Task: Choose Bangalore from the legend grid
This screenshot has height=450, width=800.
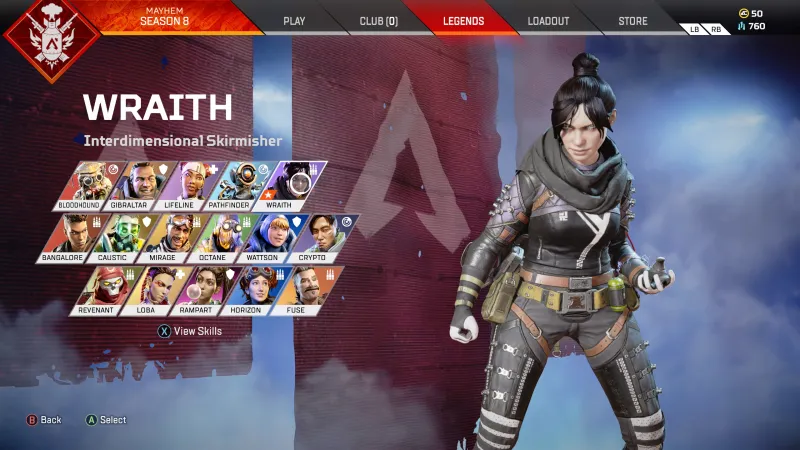Action: (68, 238)
